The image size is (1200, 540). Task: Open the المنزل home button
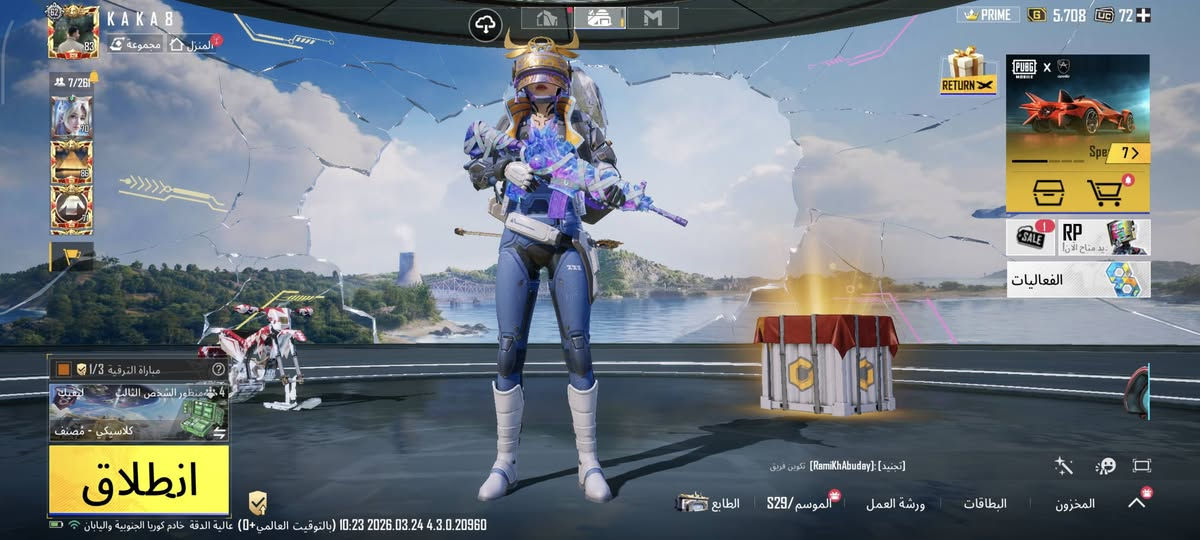(x=192, y=44)
